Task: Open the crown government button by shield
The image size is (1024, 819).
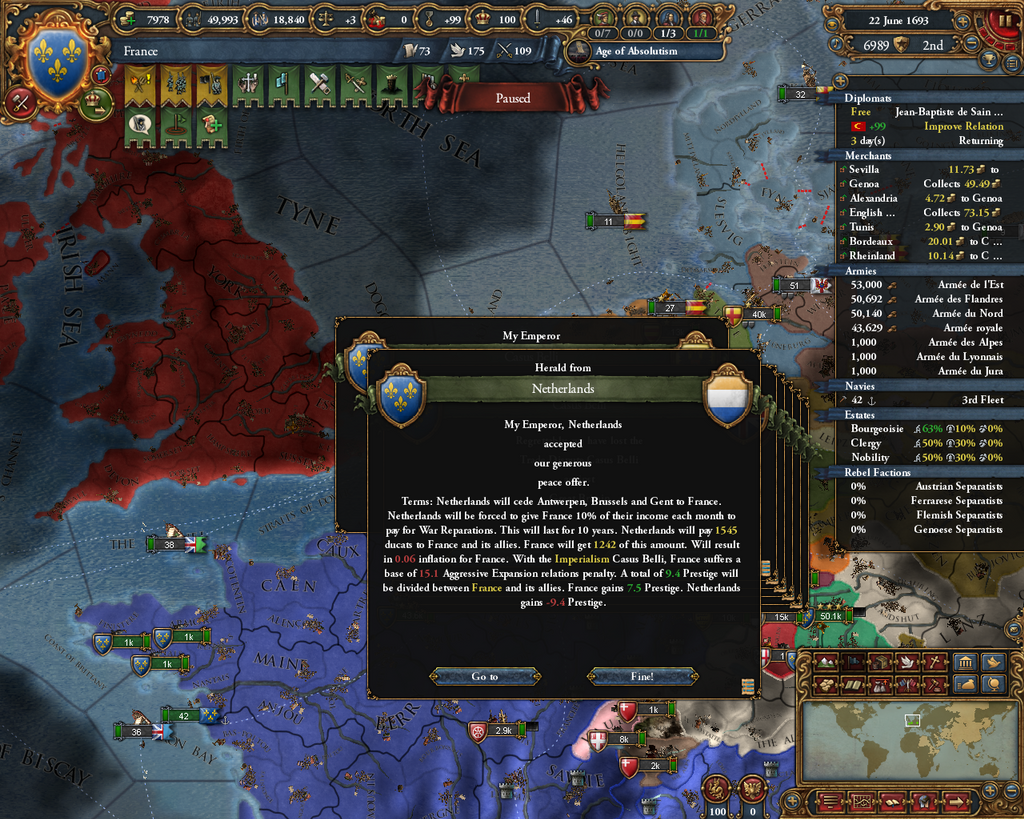Action: pyautogui.click(x=96, y=103)
